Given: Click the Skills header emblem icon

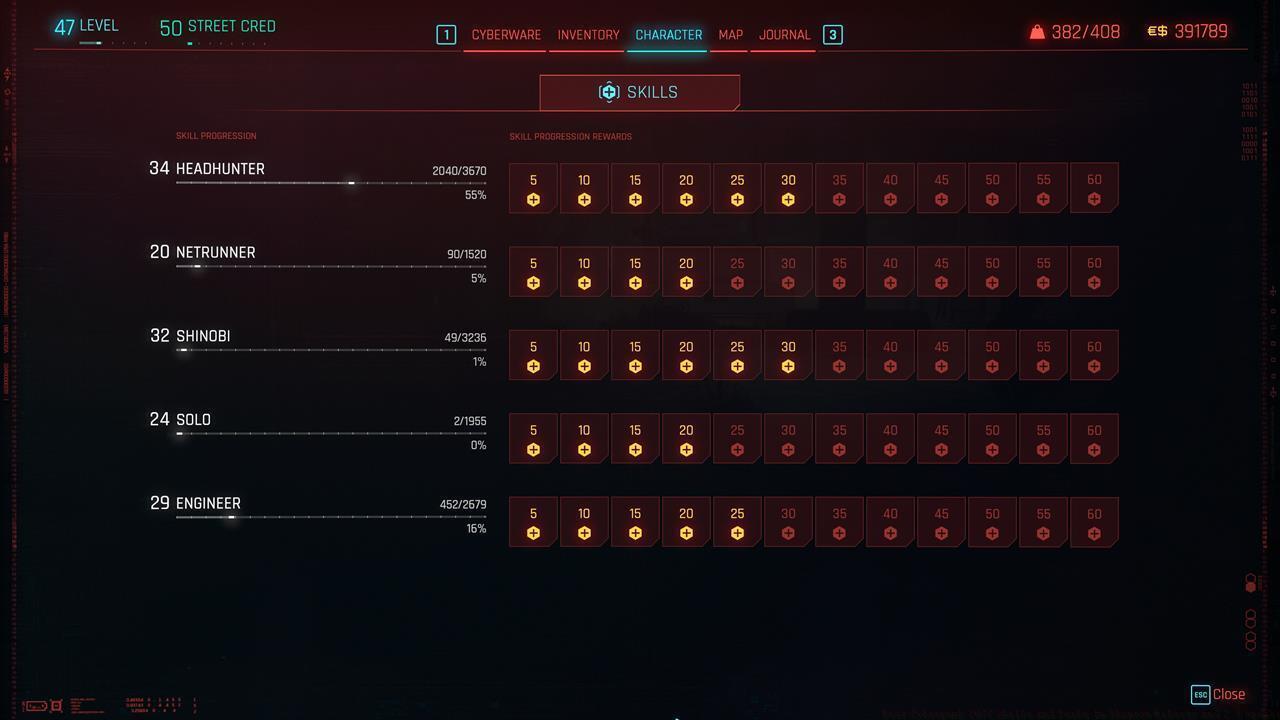Looking at the screenshot, I should [x=608, y=91].
